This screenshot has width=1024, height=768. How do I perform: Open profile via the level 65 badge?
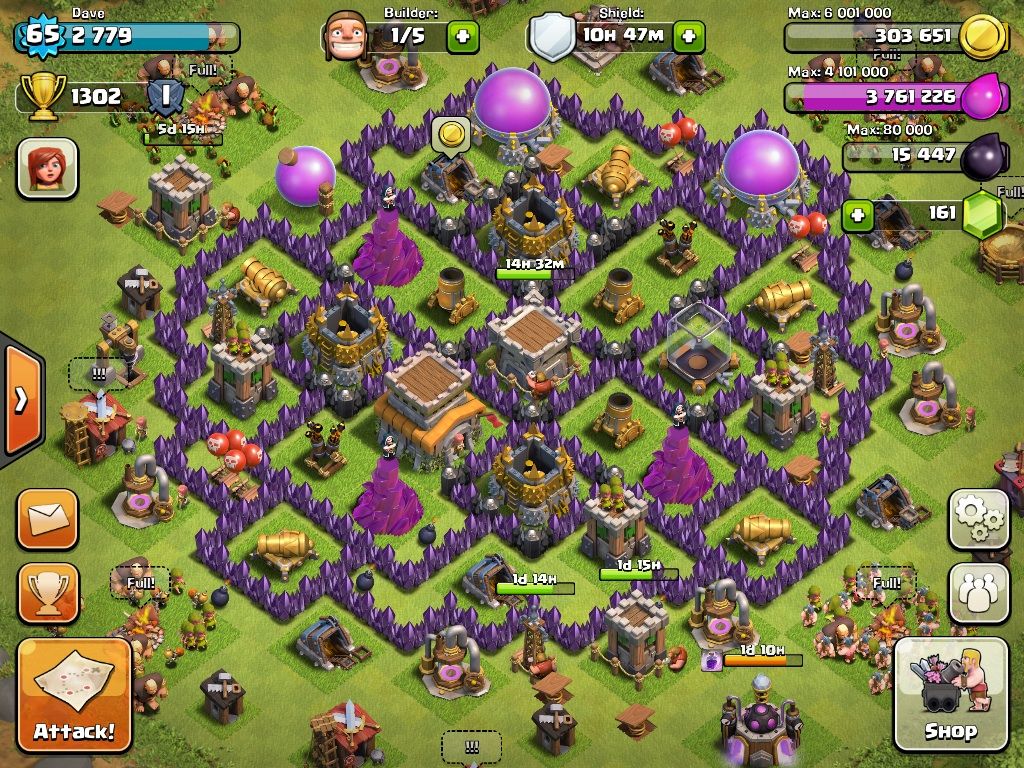point(42,36)
